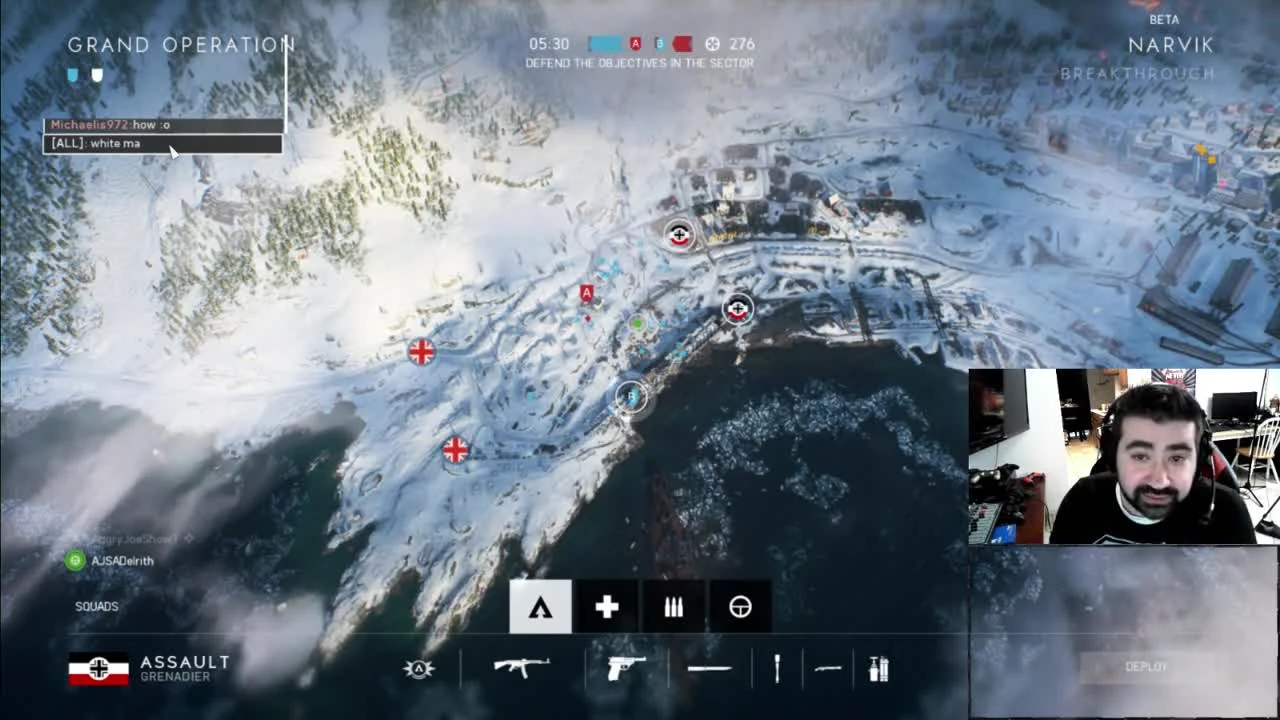Select the Medic class icon
The image size is (1280, 720).
point(606,607)
